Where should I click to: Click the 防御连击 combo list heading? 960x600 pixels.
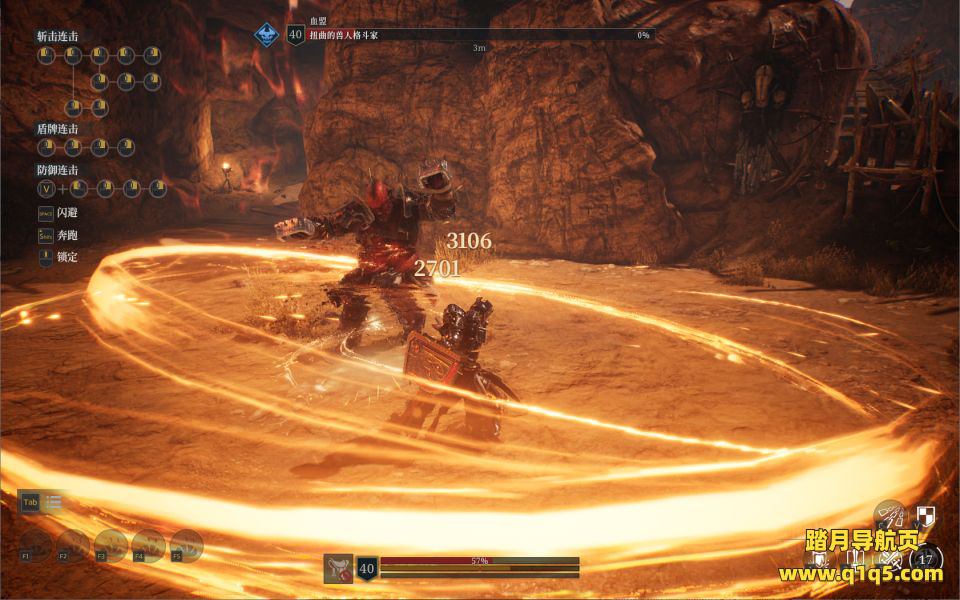(57, 170)
